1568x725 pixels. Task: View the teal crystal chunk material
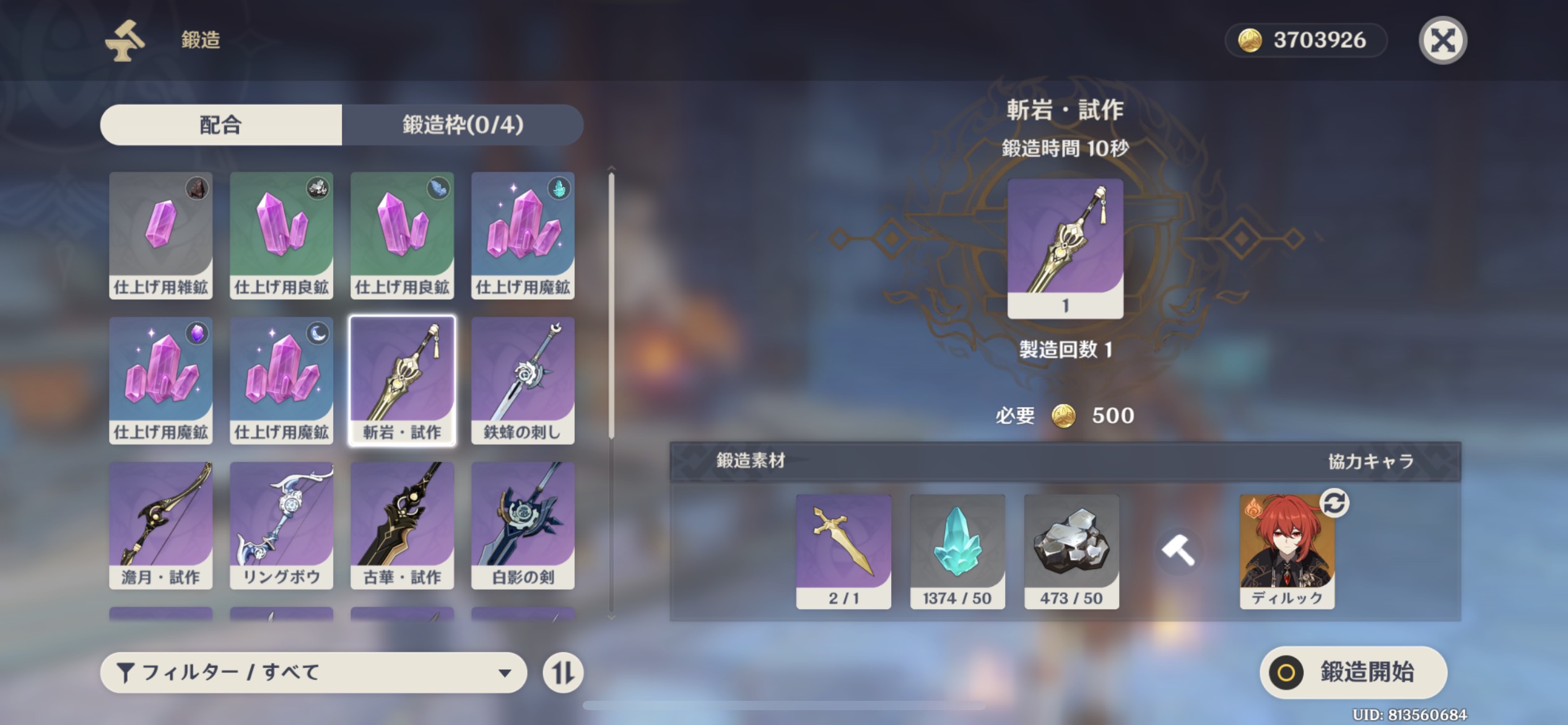pos(957,551)
